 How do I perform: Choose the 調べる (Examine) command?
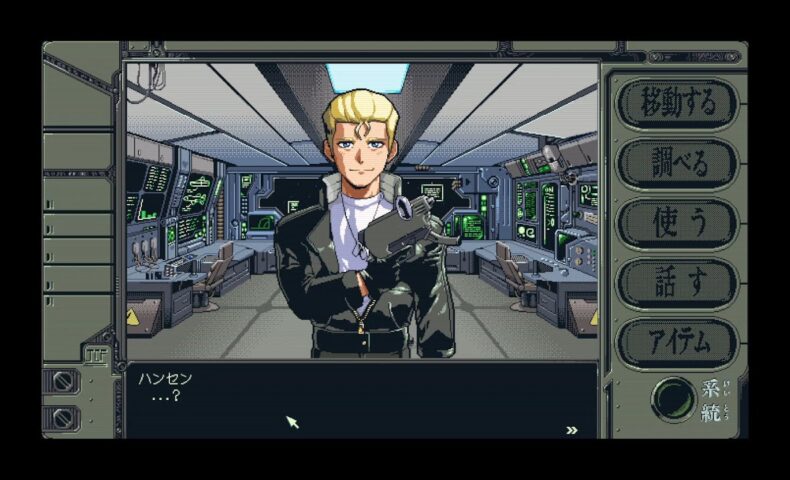[x=677, y=163]
